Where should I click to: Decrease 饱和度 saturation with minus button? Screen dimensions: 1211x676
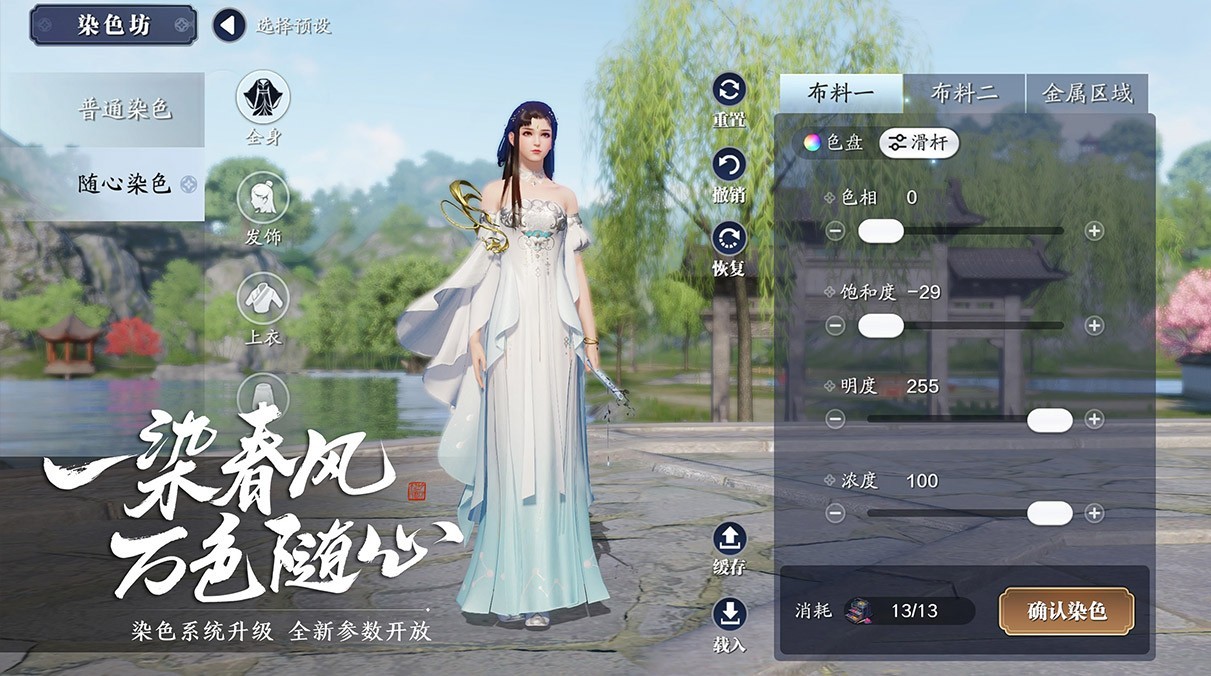point(836,326)
